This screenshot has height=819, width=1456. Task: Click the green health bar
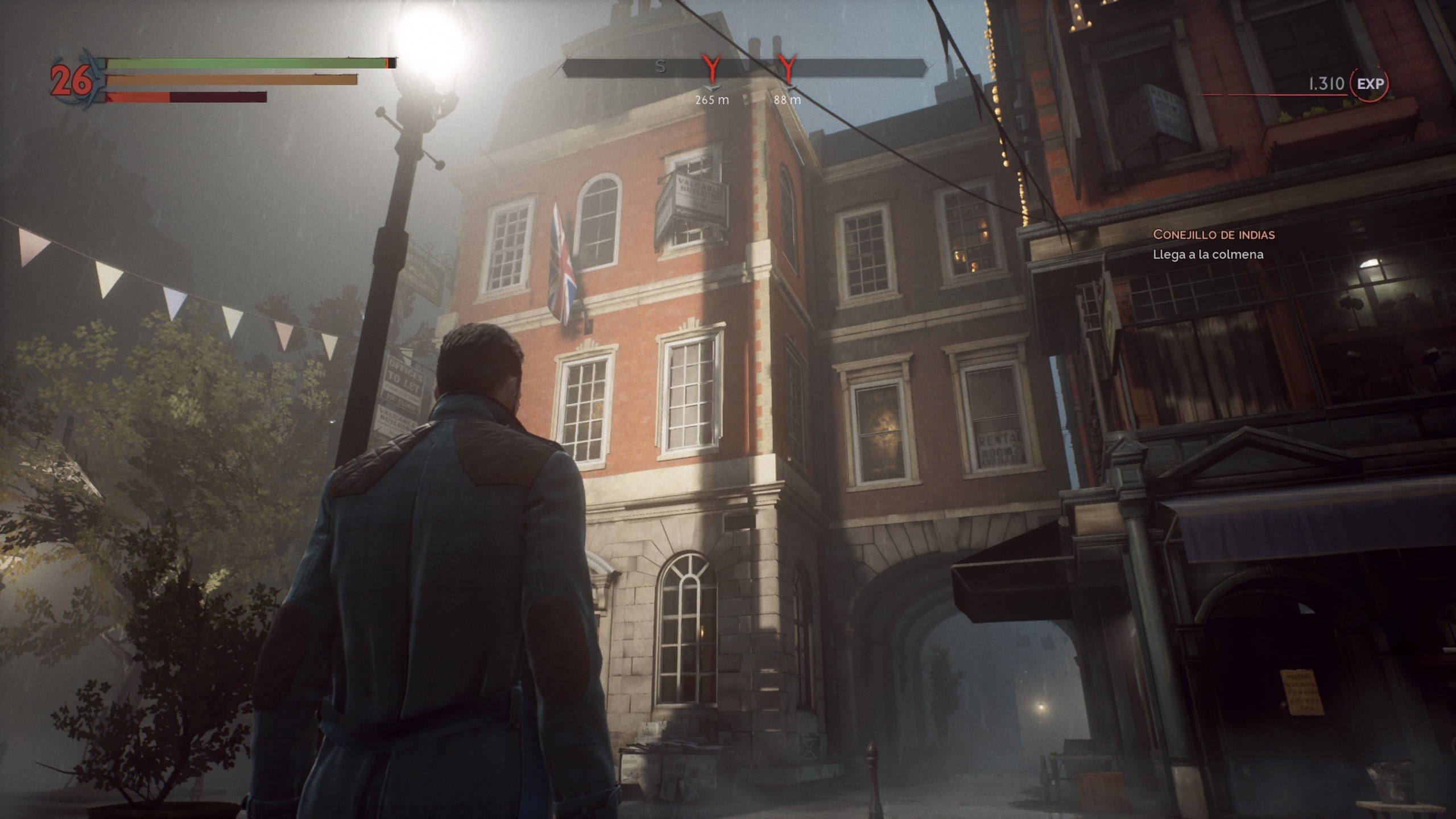(239, 64)
